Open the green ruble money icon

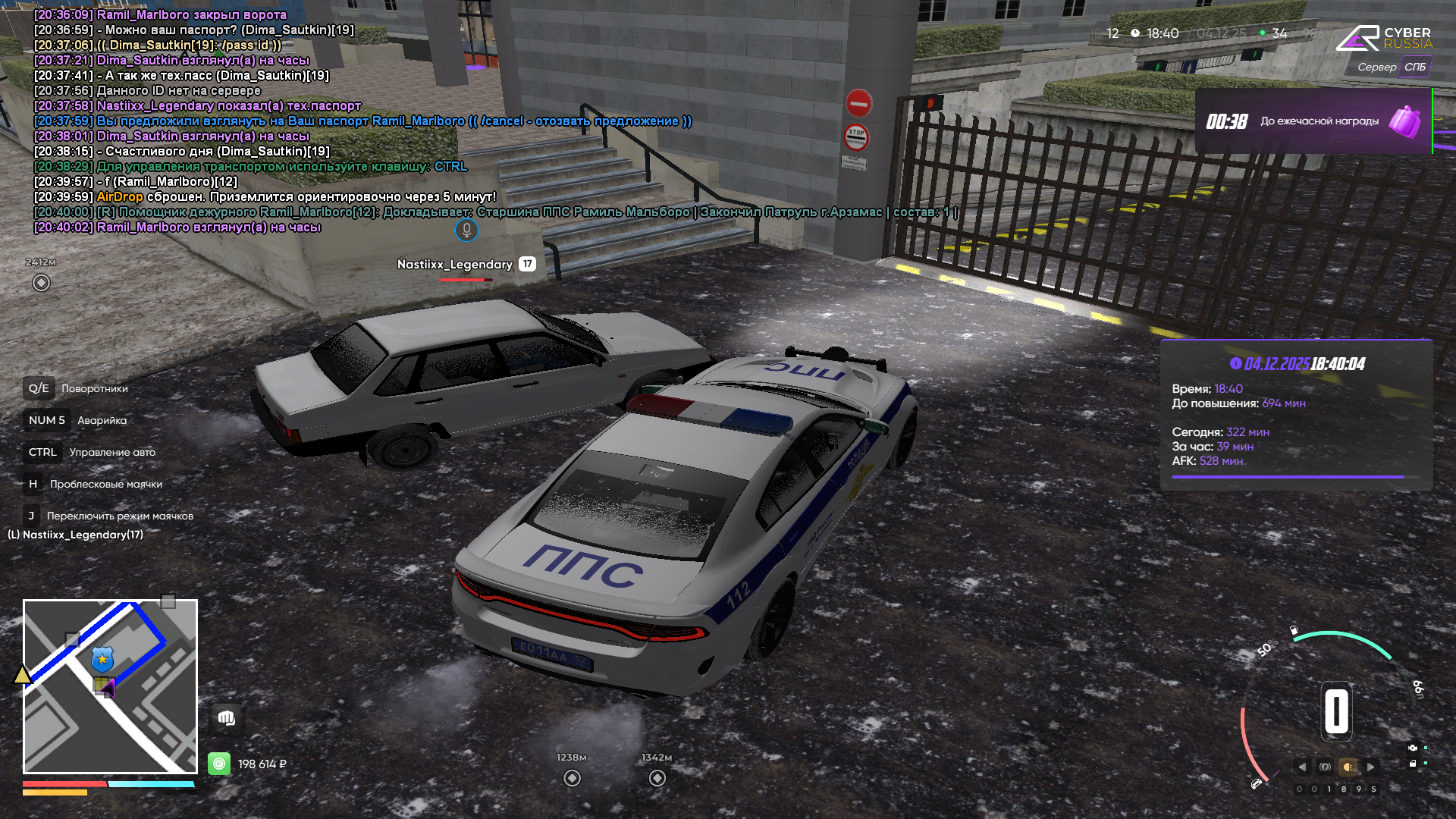(x=219, y=764)
